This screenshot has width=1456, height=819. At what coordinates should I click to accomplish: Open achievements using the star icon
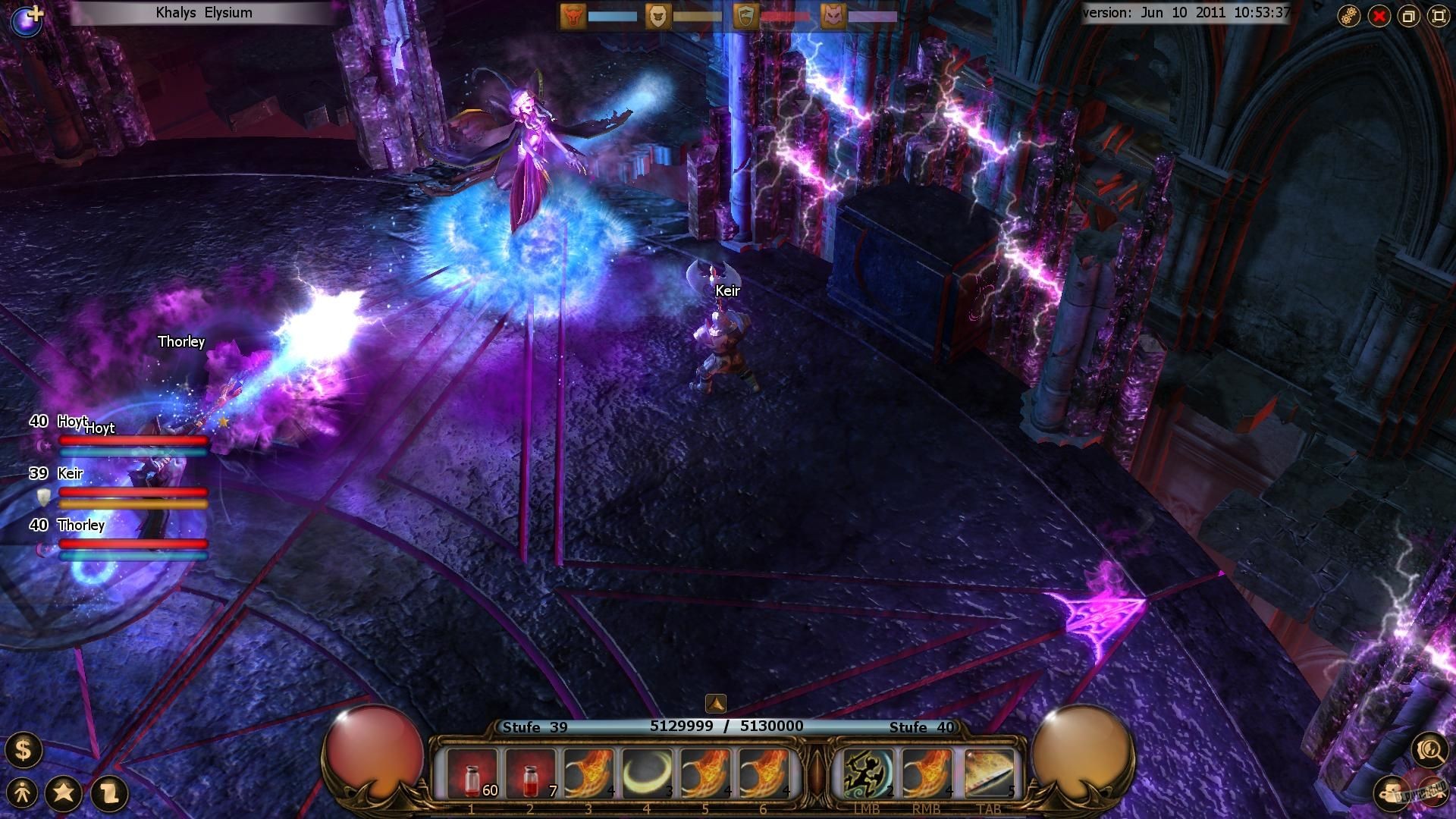pyautogui.click(x=65, y=793)
